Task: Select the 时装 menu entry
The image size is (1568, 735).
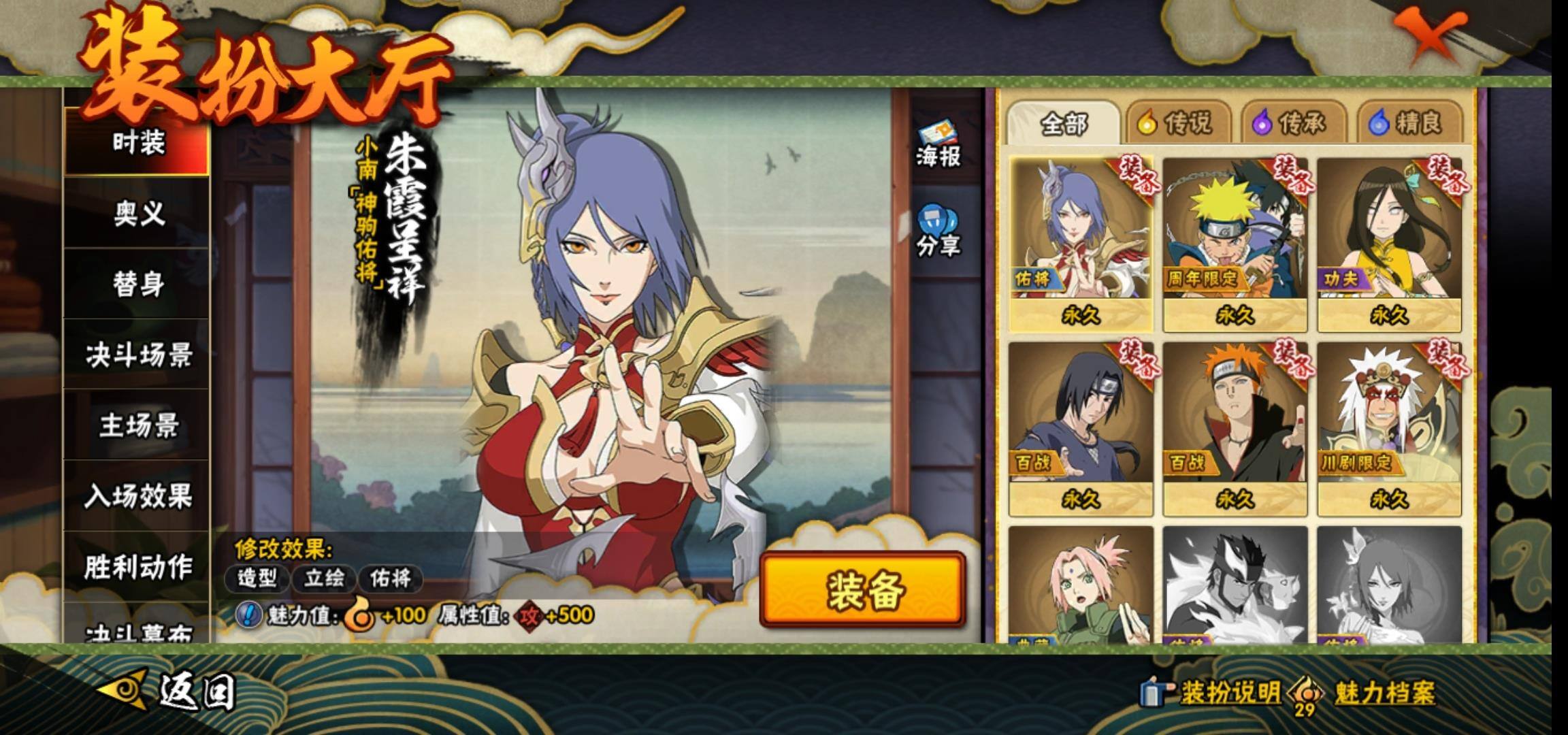Action: click(x=137, y=143)
